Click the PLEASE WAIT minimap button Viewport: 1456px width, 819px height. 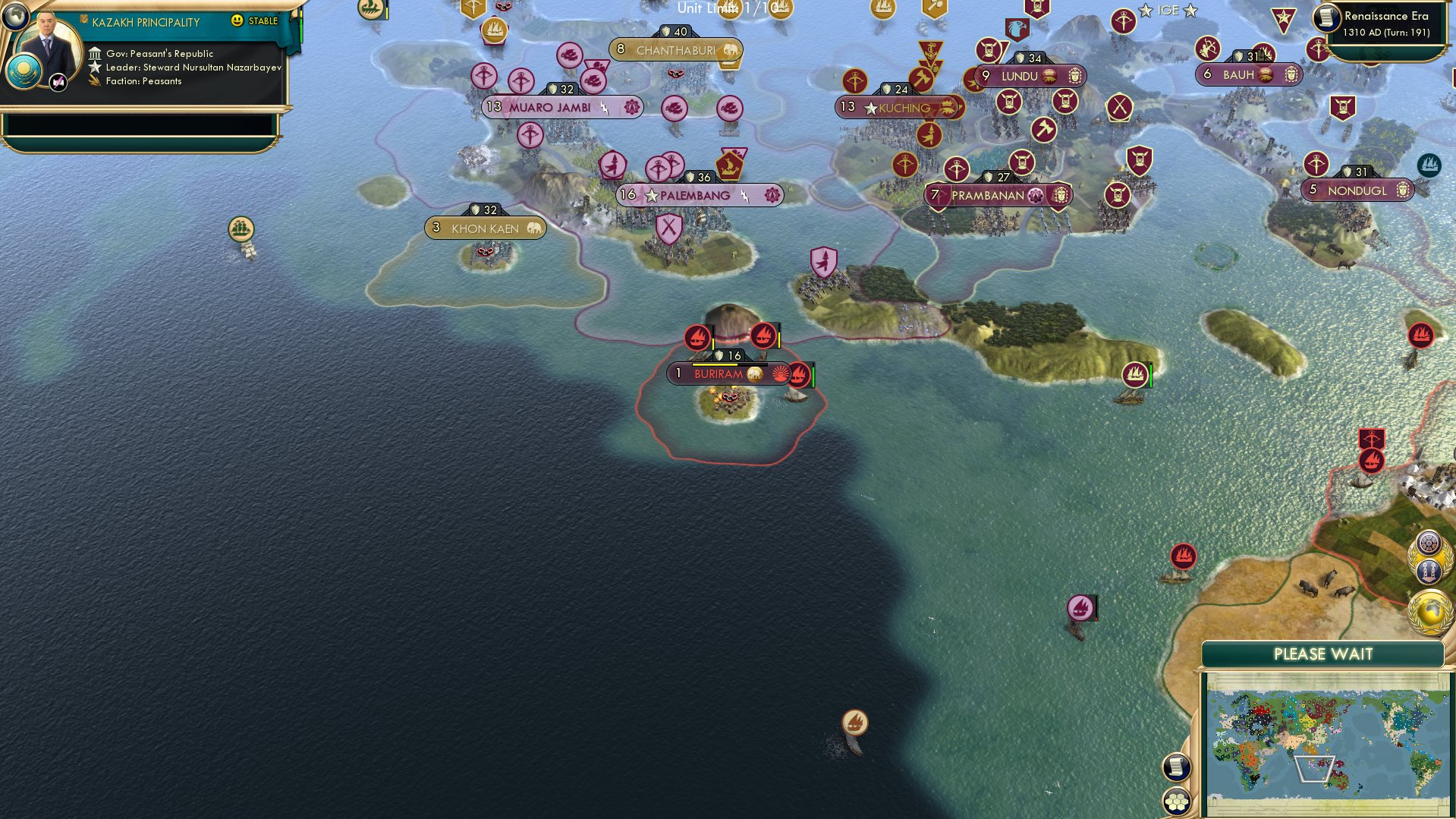click(1323, 654)
